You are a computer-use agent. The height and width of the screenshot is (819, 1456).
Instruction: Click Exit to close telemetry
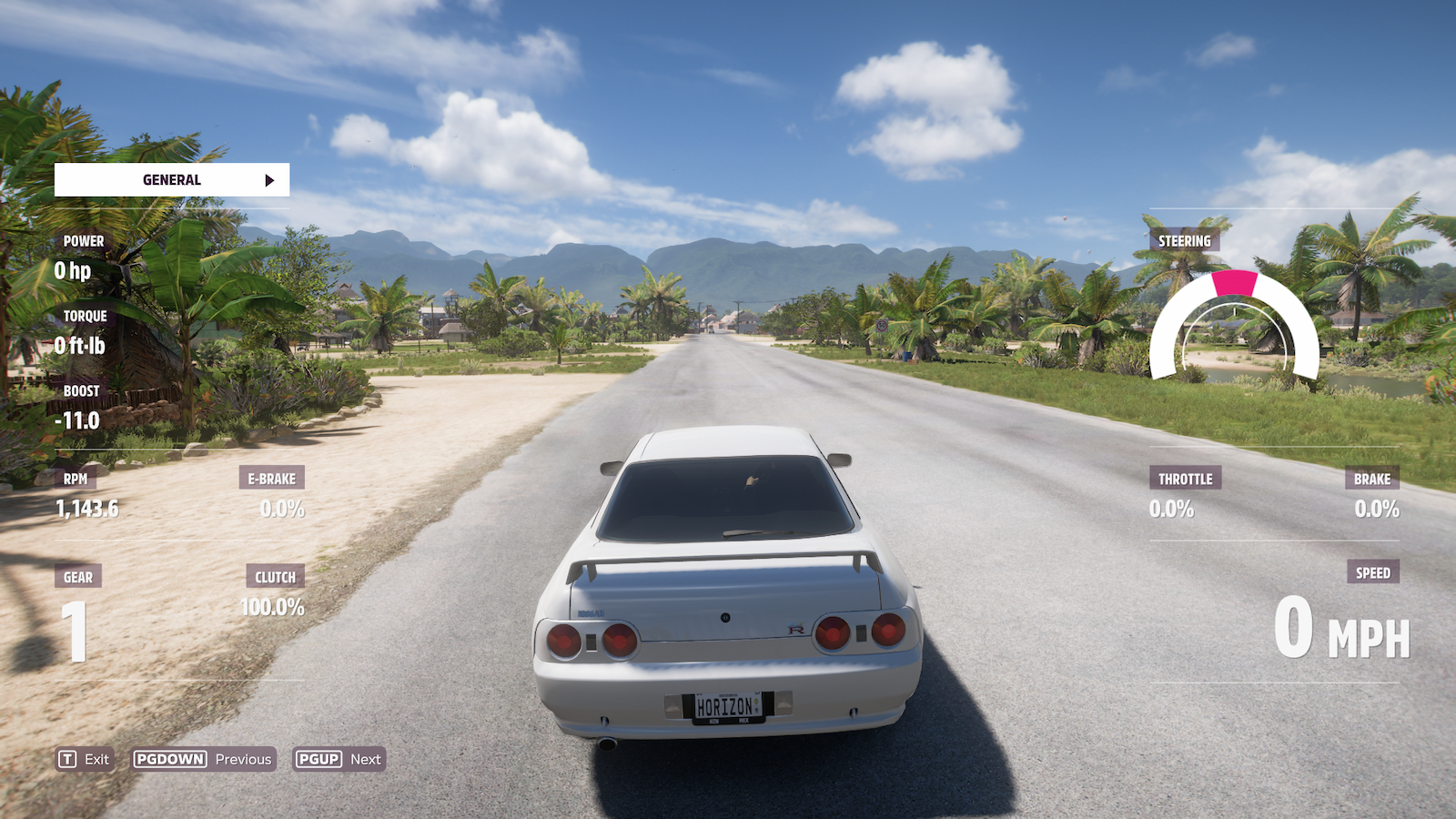click(82, 758)
